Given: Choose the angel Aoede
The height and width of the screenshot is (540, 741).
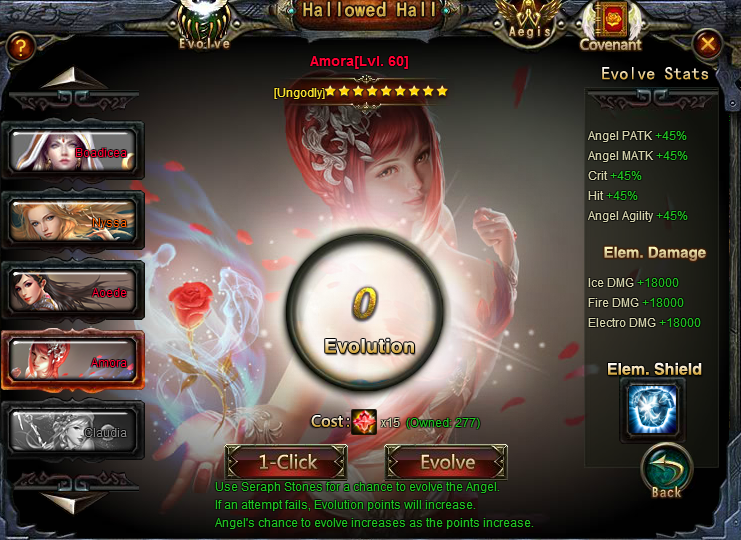Looking at the screenshot, I should 74,290.
